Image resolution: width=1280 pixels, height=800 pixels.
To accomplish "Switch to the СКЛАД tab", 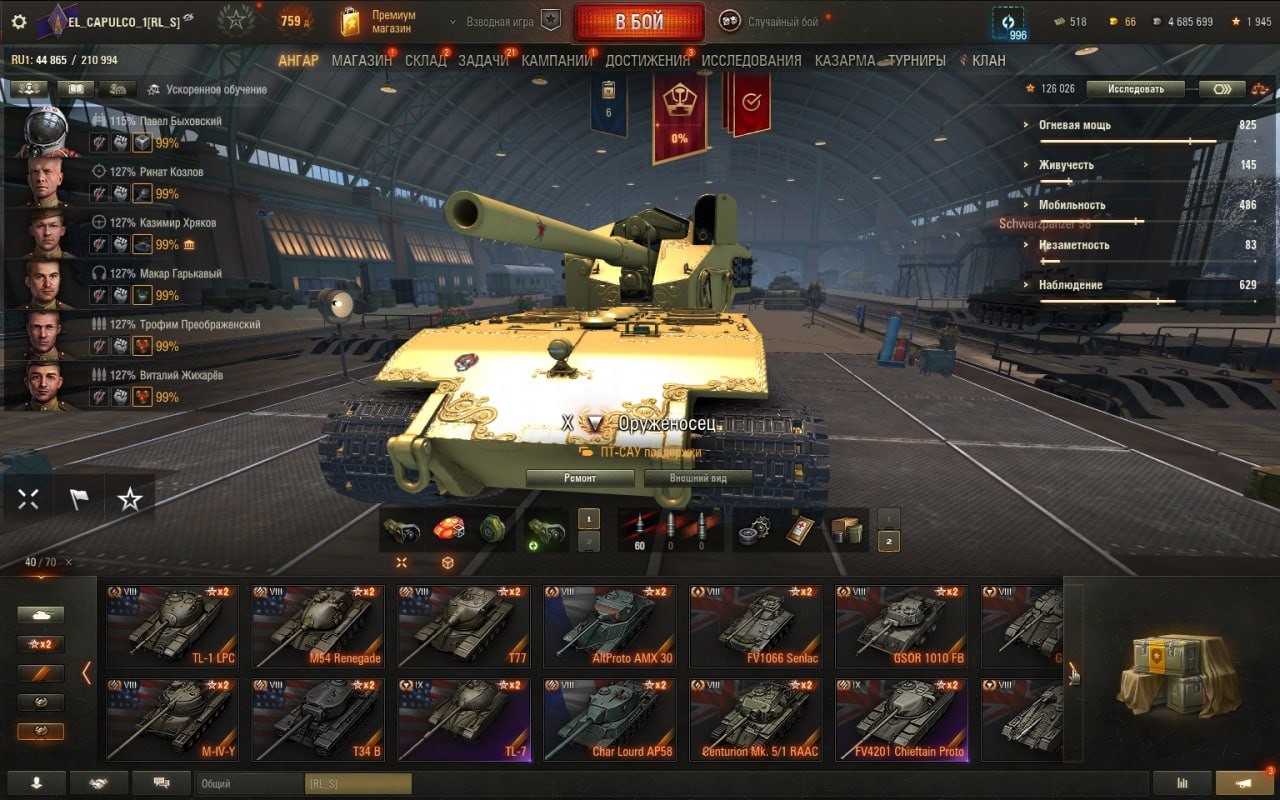I will click(425, 61).
